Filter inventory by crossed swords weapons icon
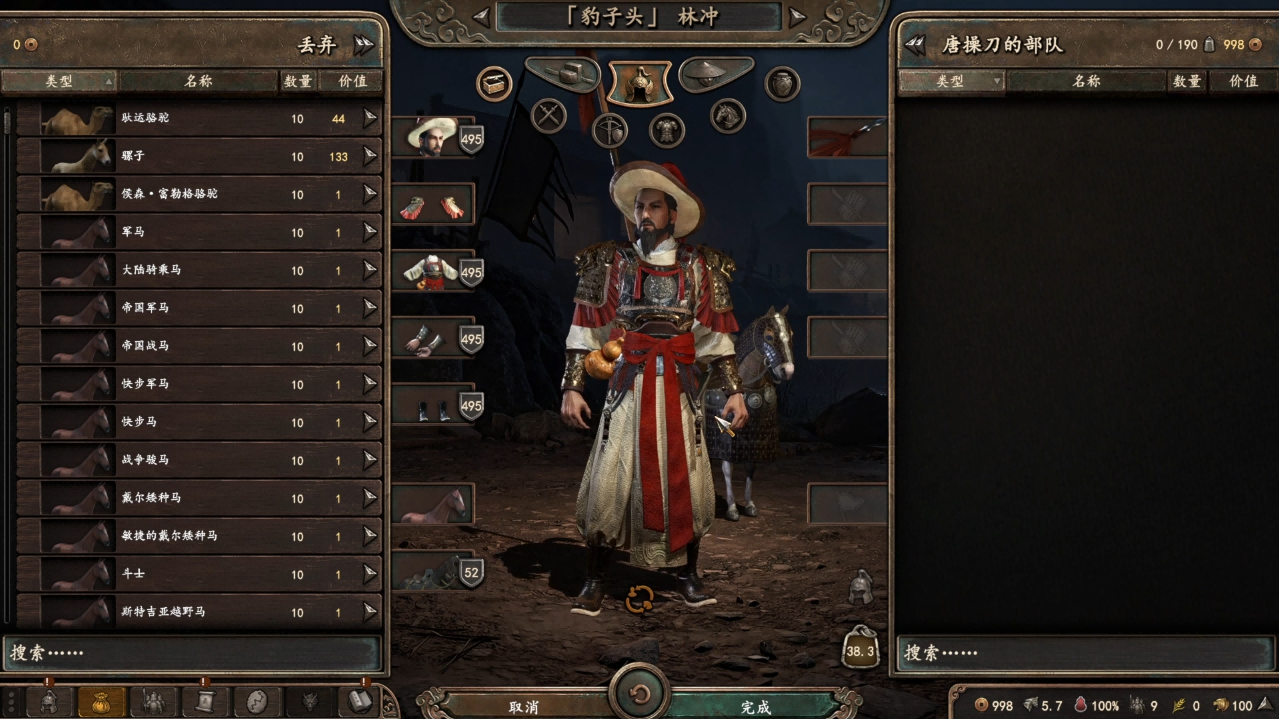1279x719 pixels. coord(549,115)
